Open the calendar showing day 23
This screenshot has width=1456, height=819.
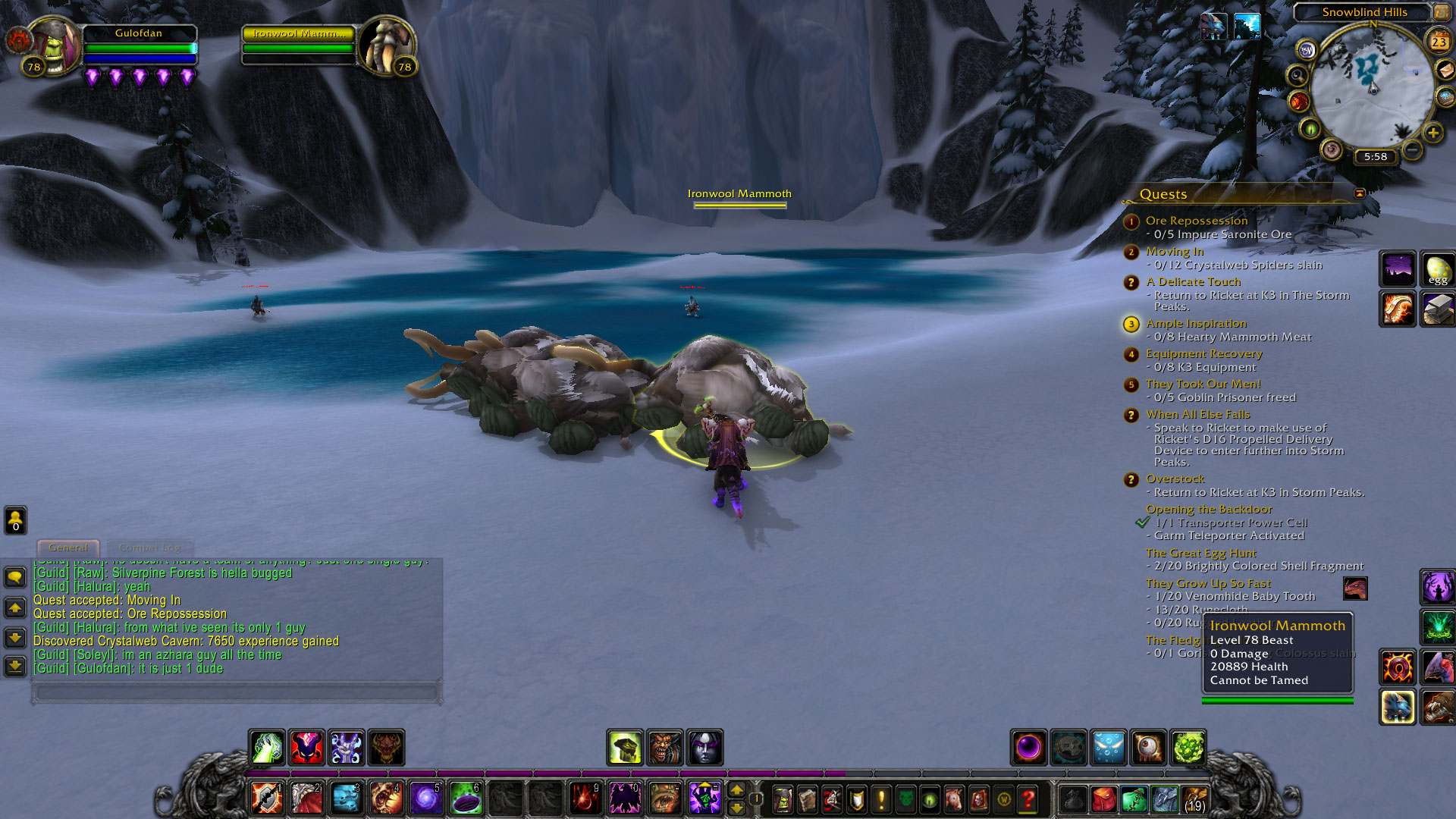pyautogui.click(x=1439, y=42)
